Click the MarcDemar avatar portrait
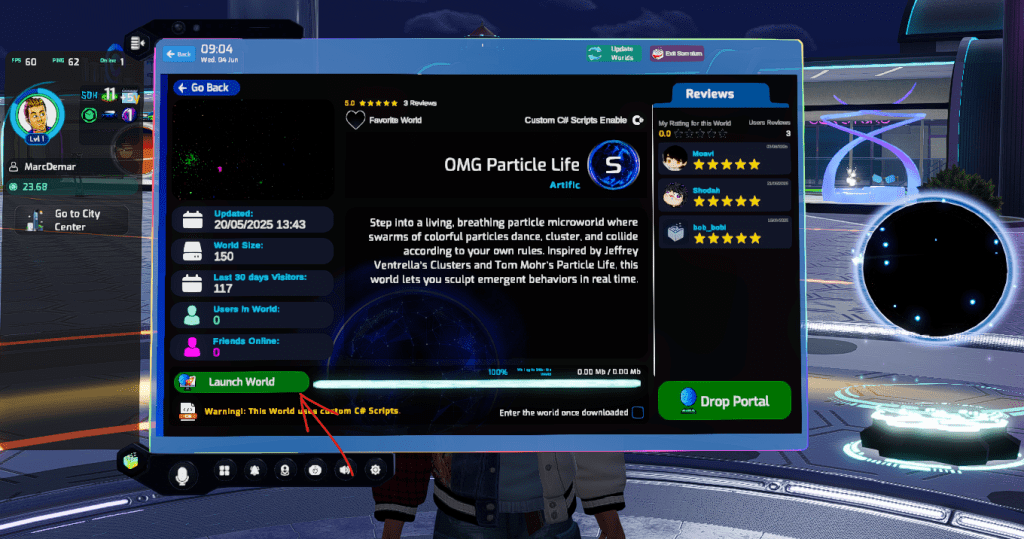Screen dimensions: 1024x539 [x=37, y=116]
